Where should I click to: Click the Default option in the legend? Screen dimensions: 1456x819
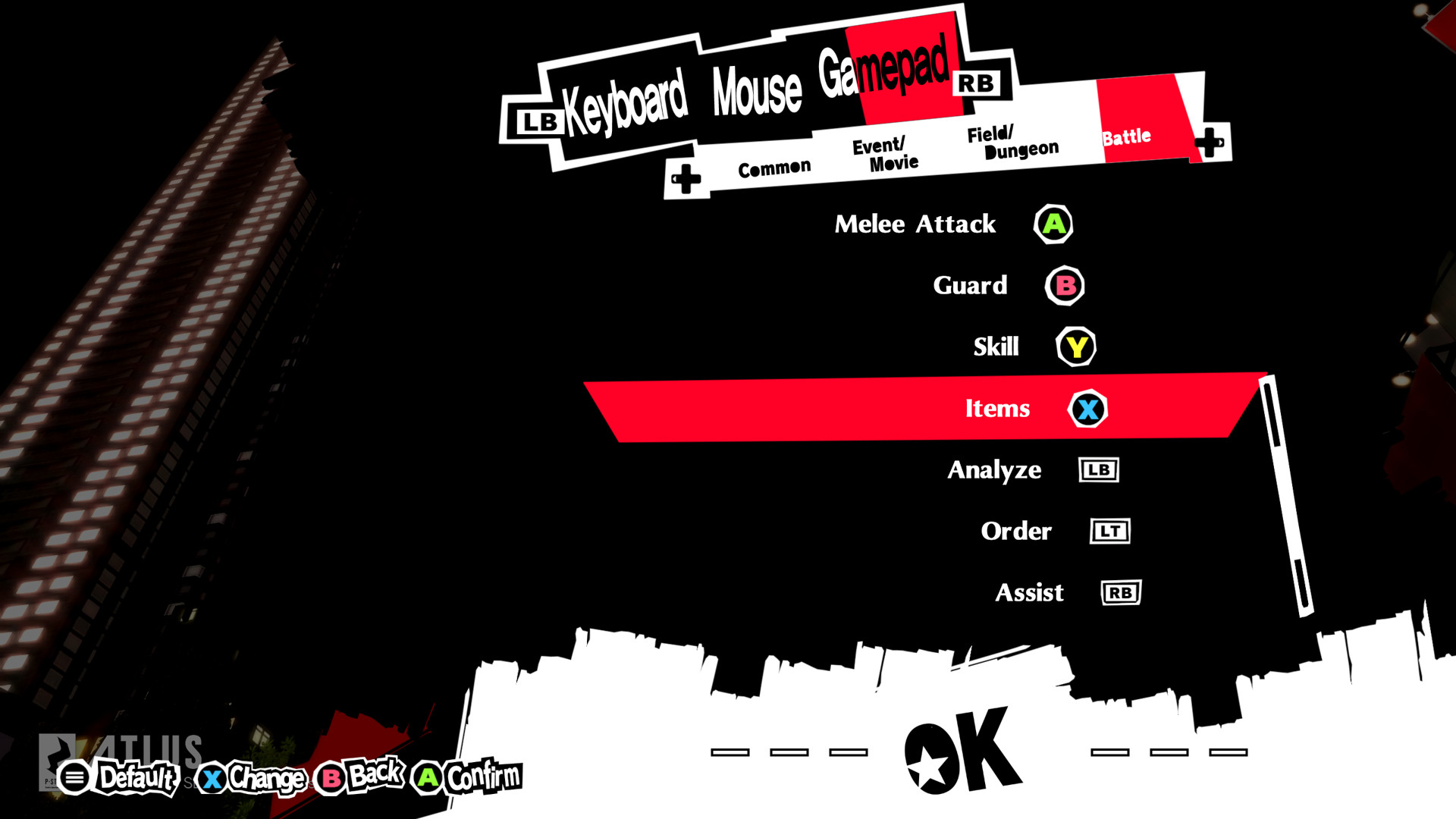(138, 777)
